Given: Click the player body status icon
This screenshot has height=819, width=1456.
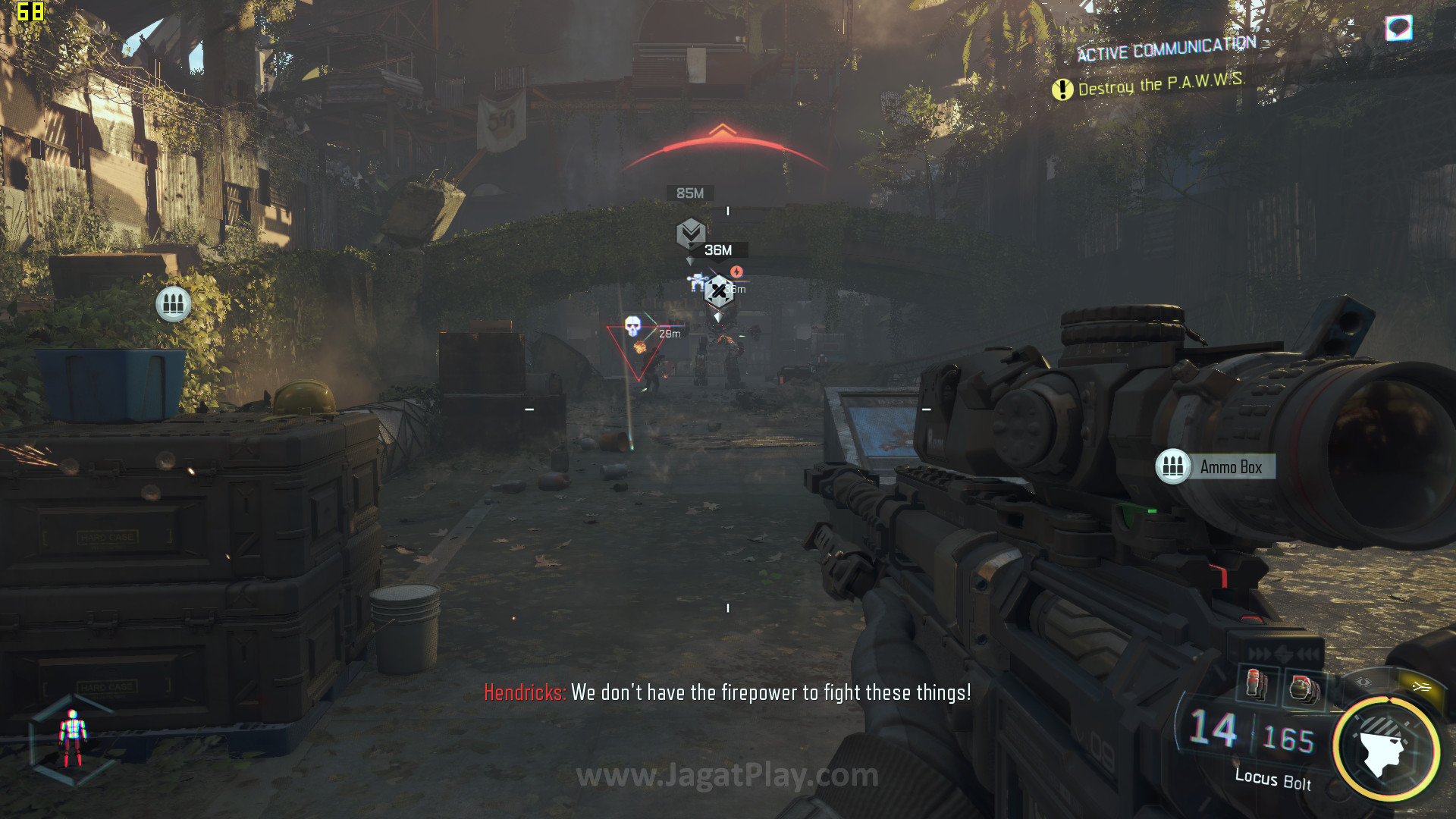Looking at the screenshot, I should [73, 739].
